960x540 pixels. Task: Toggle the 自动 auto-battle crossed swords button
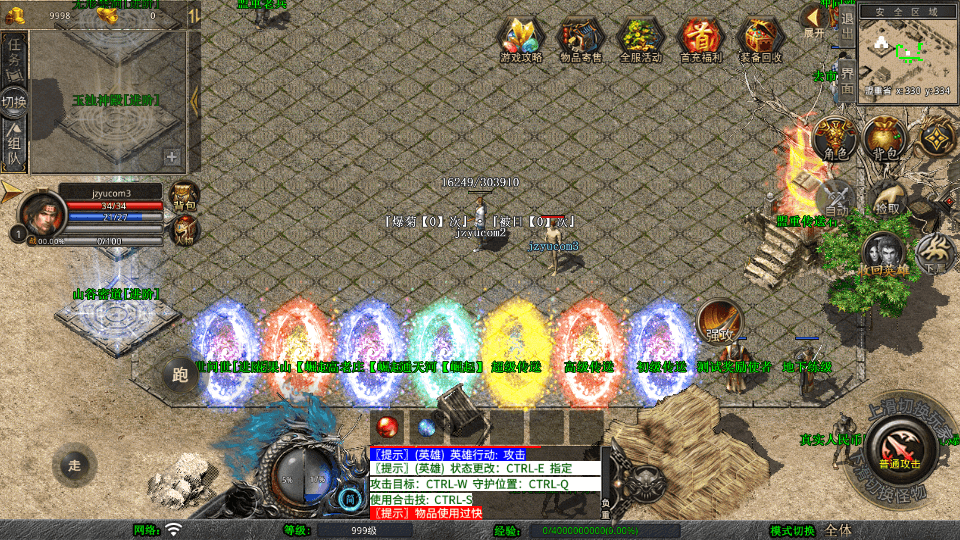[x=836, y=198]
